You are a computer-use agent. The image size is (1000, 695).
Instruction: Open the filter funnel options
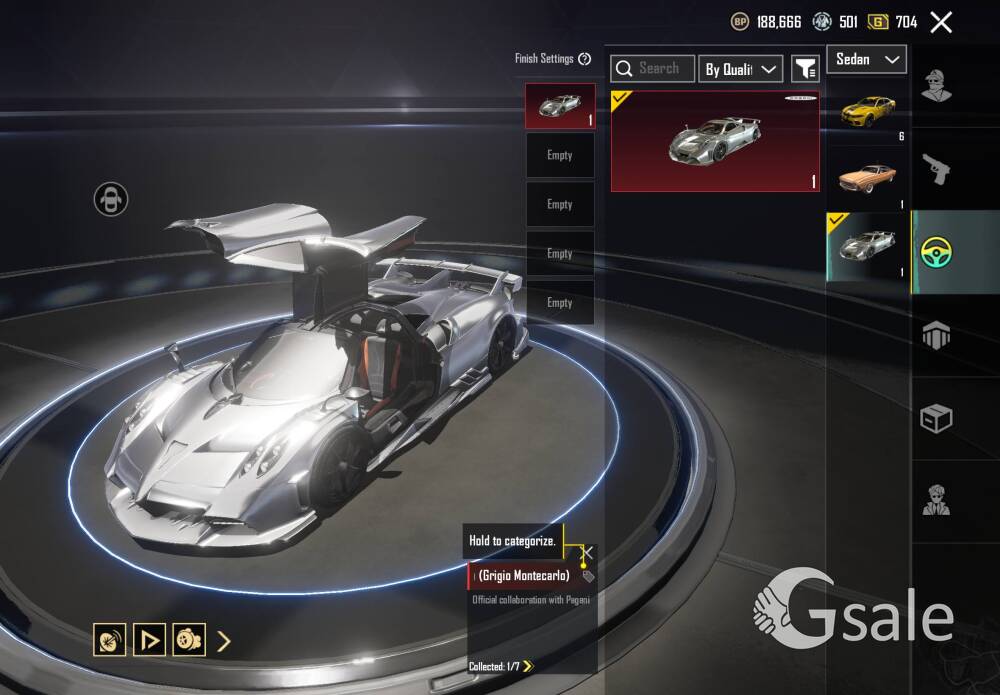coord(805,68)
